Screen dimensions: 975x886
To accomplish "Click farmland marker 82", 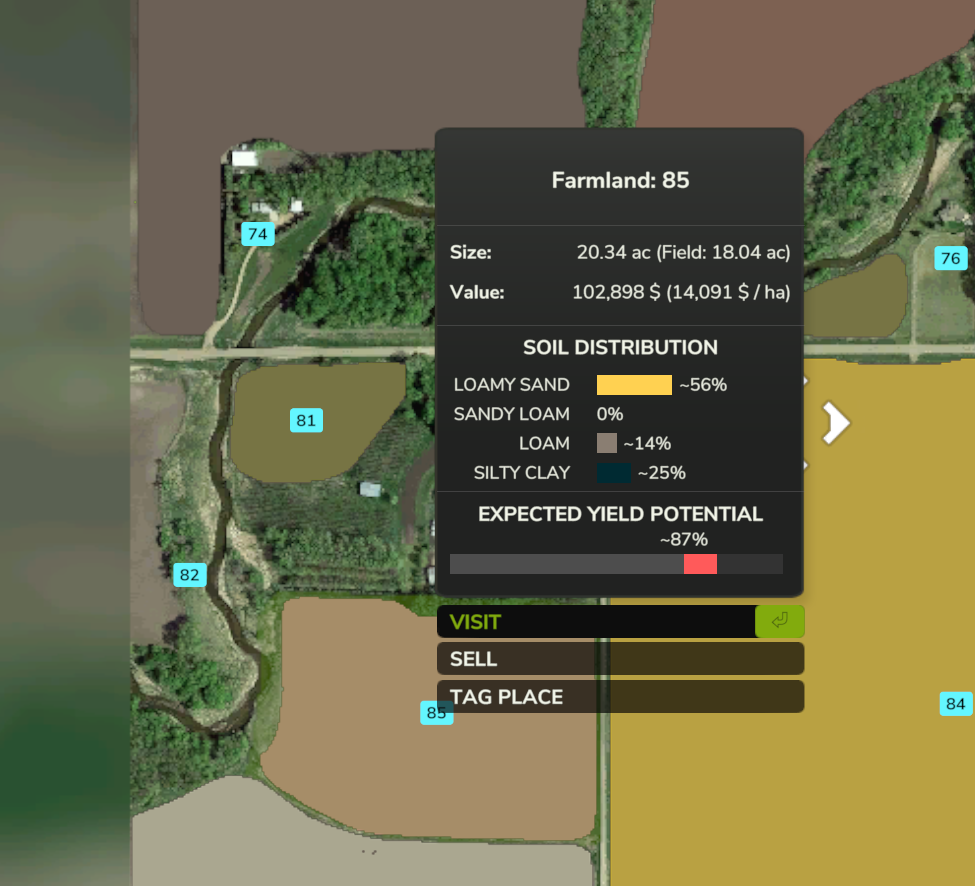I will [189, 575].
